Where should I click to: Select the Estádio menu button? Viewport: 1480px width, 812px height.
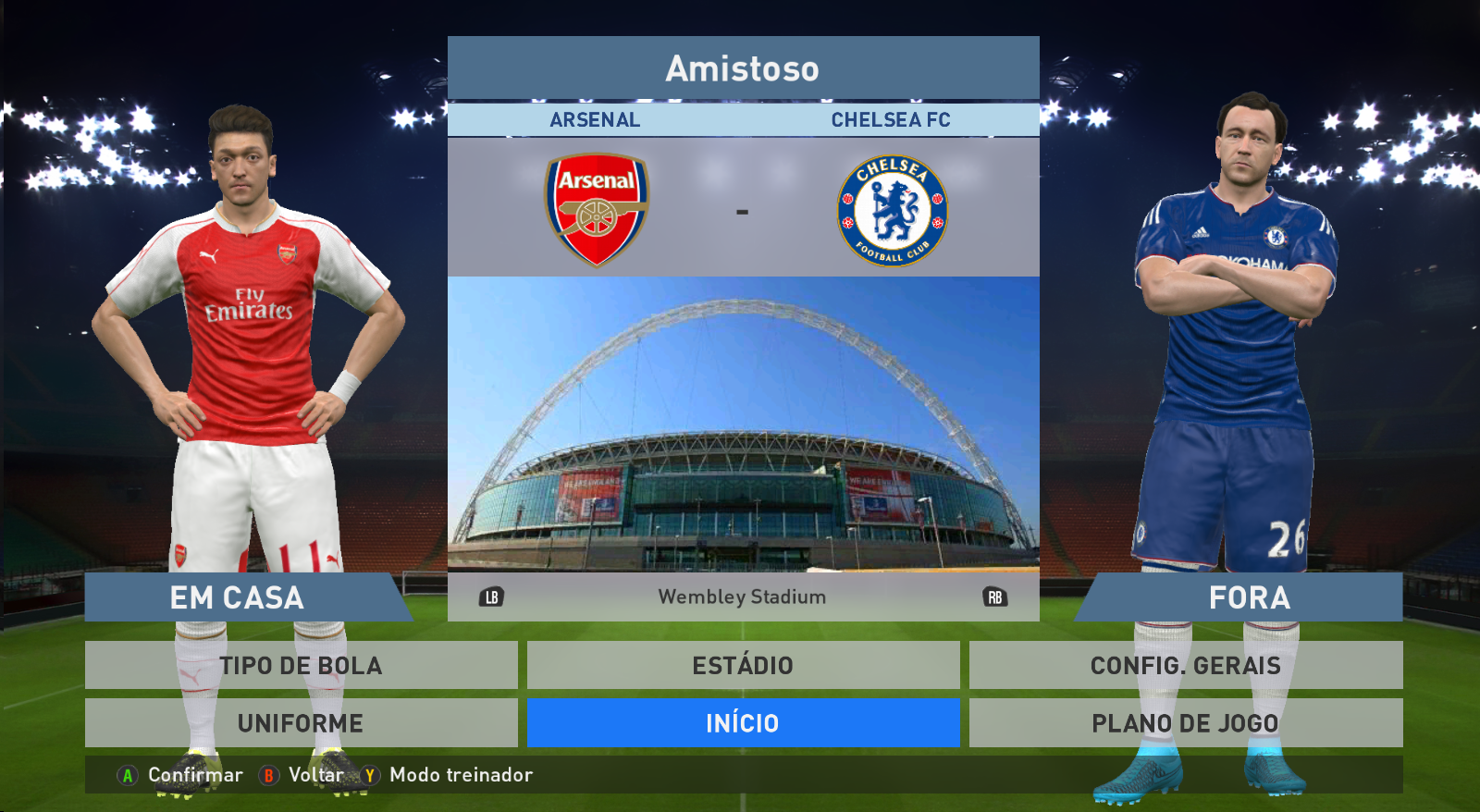(743, 665)
